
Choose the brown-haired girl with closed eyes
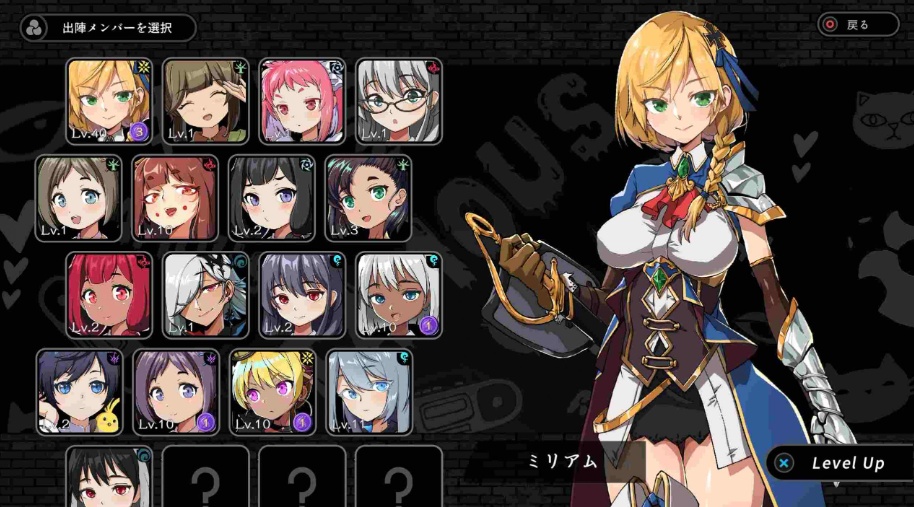(205, 101)
